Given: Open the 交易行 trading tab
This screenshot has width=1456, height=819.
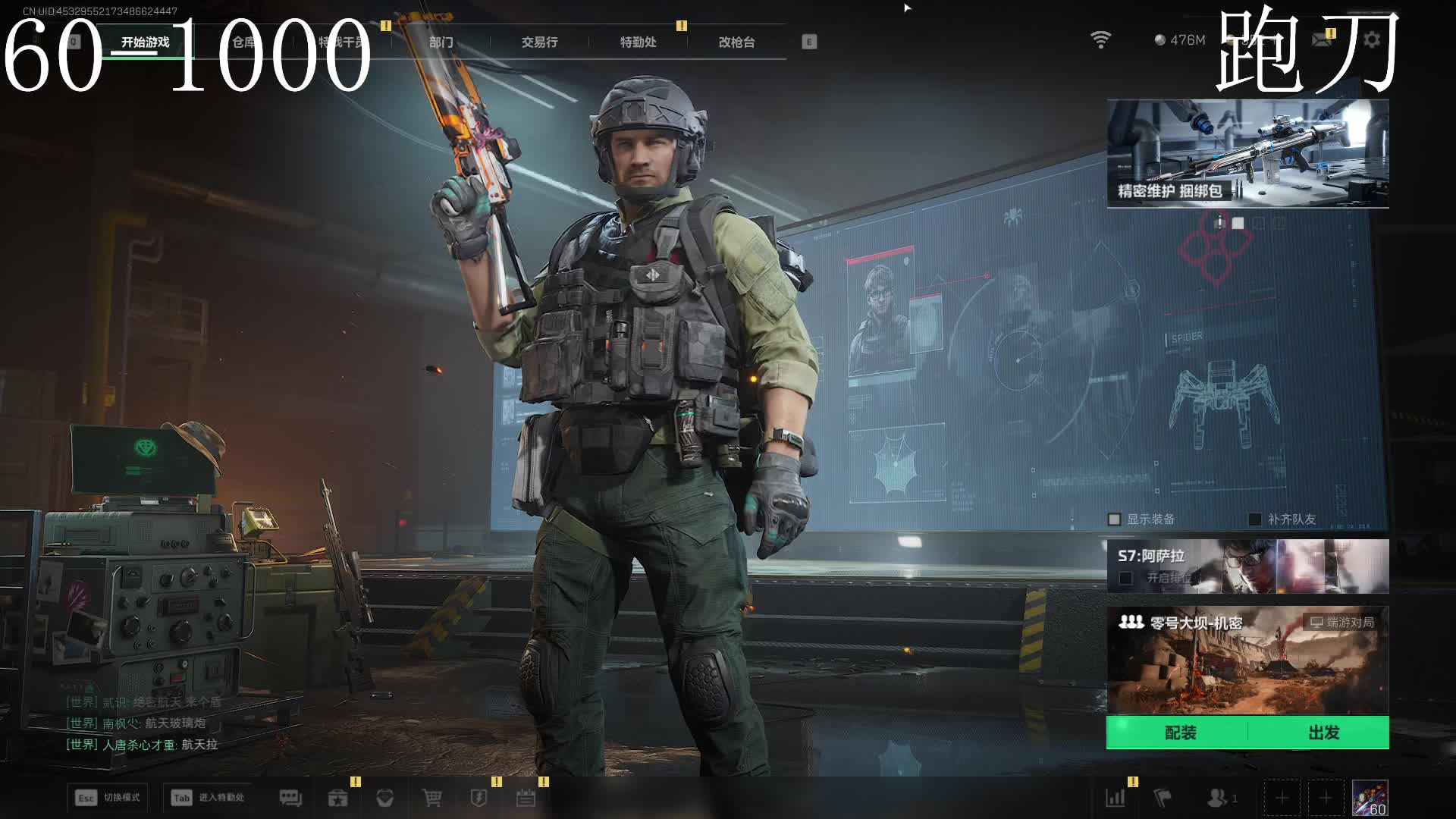Looking at the screenshot, I should (x=539, y=42).
